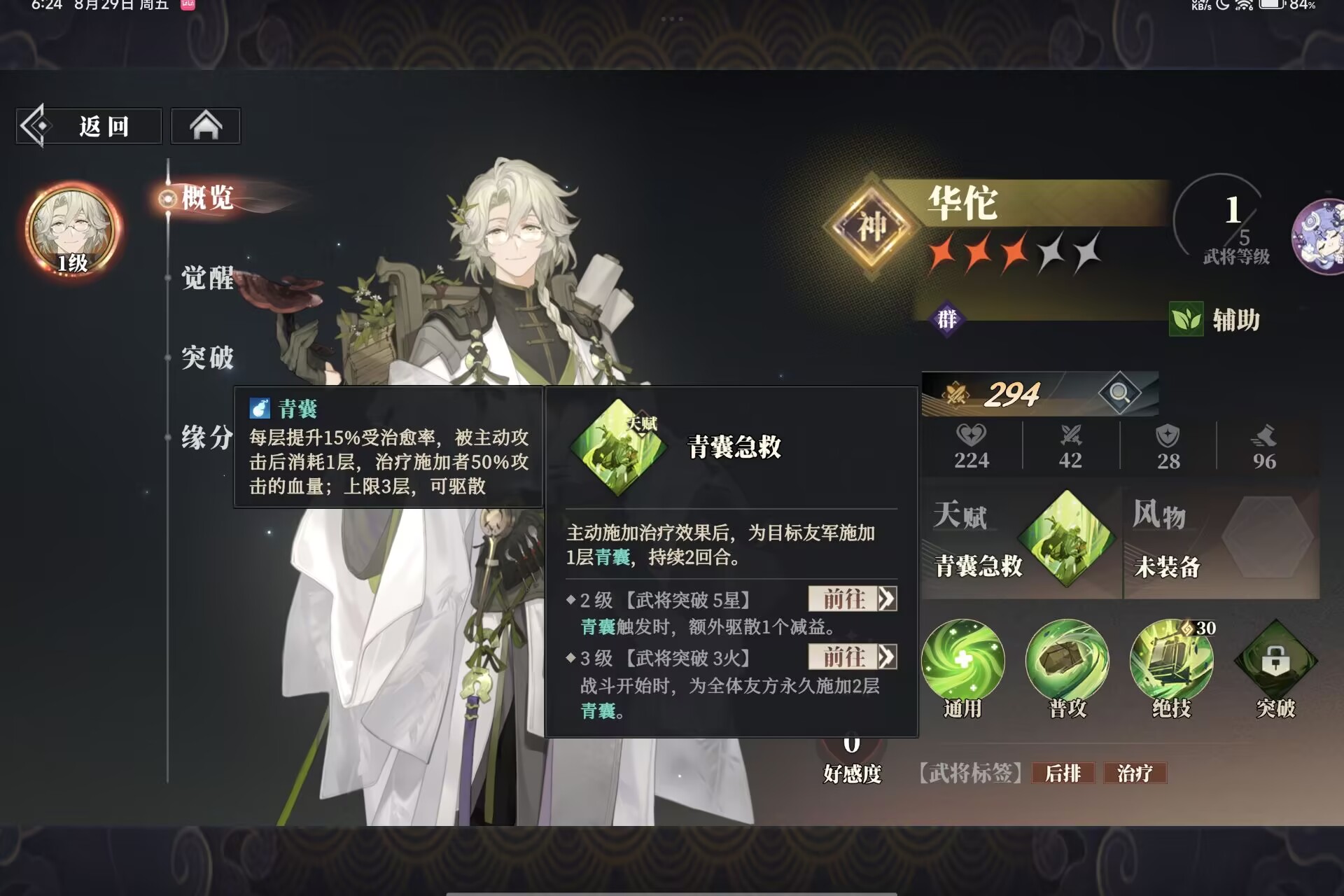This screenshot has height=896, width=1344.
Task: Click the magnifier icon beside power 294
Action: (1120, 393)
